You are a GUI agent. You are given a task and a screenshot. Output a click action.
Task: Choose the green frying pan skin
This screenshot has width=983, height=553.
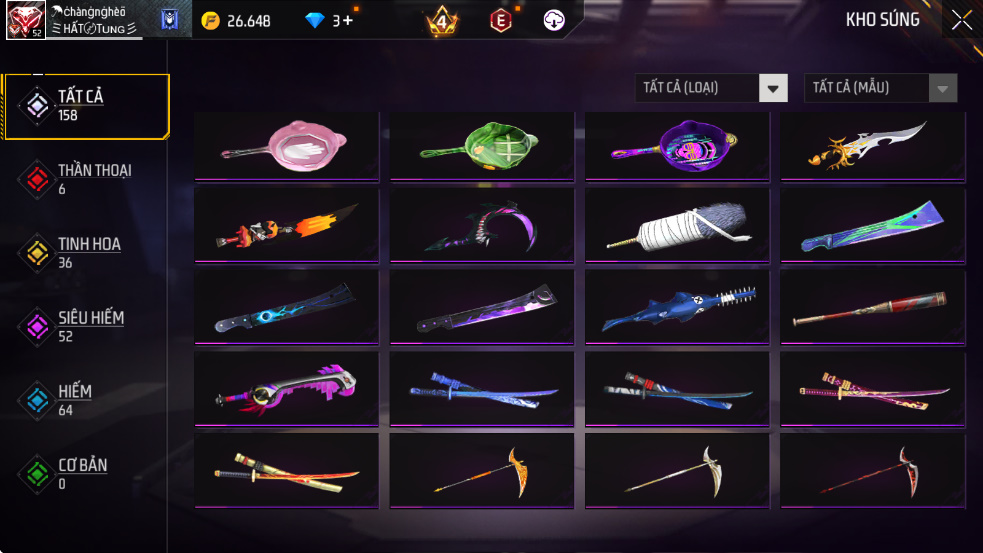click(482, 146)
